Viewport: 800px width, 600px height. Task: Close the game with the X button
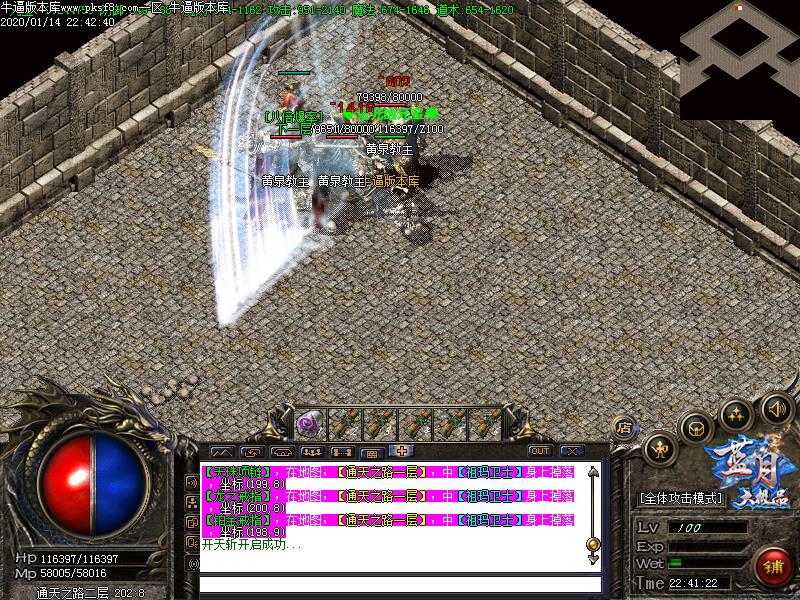tap(572, 451)
